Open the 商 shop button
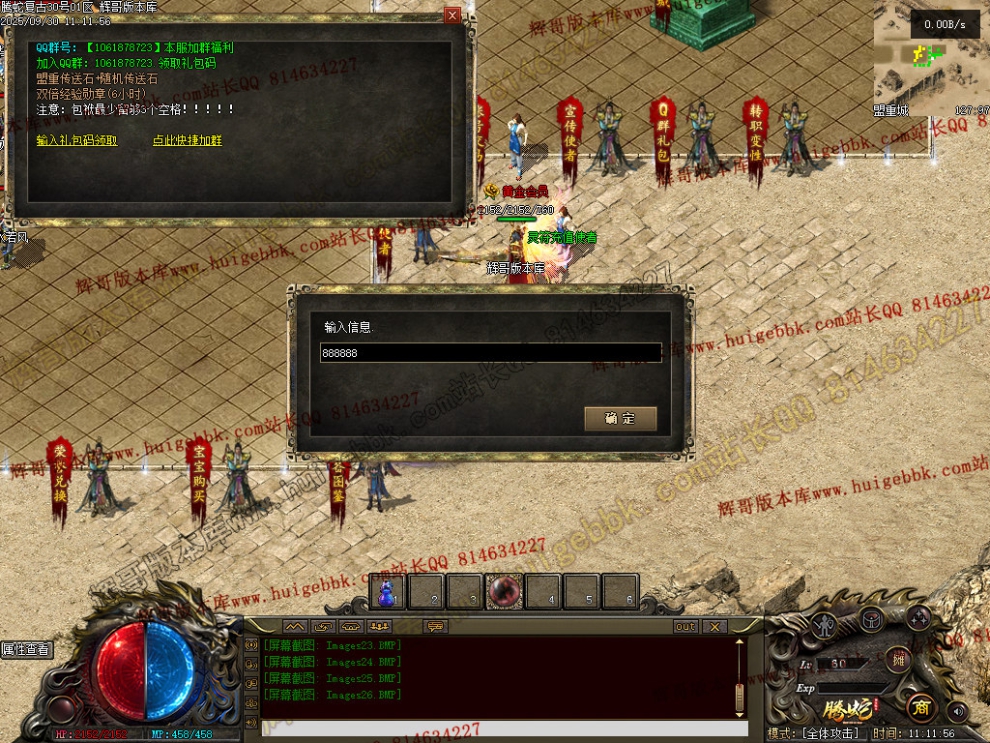 click(x=921, y=707)
